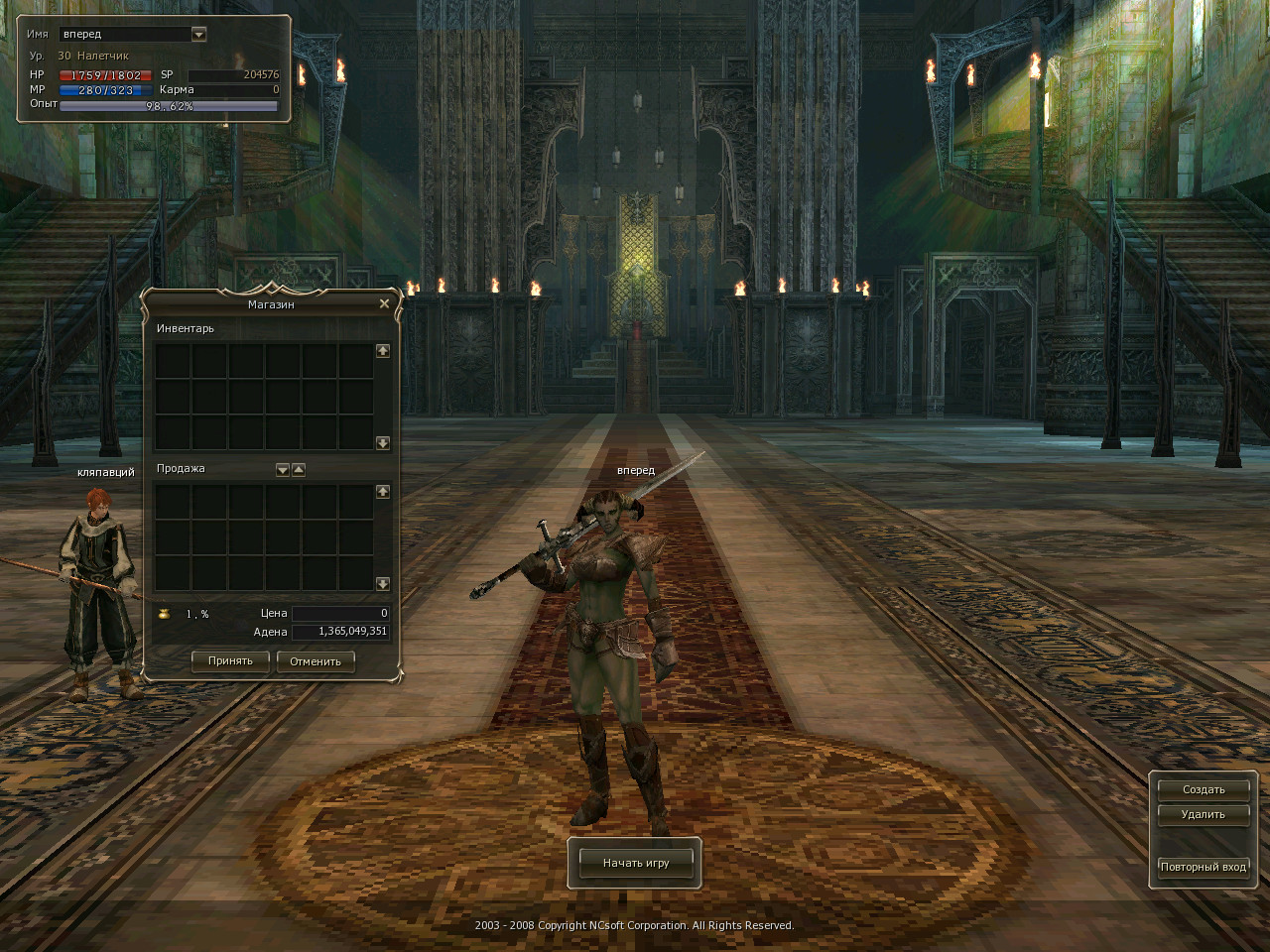The height and width of the screenshot is (952, 1270).
Task: Move an item up with the Продажа up-arrow button
Action: 299,470
